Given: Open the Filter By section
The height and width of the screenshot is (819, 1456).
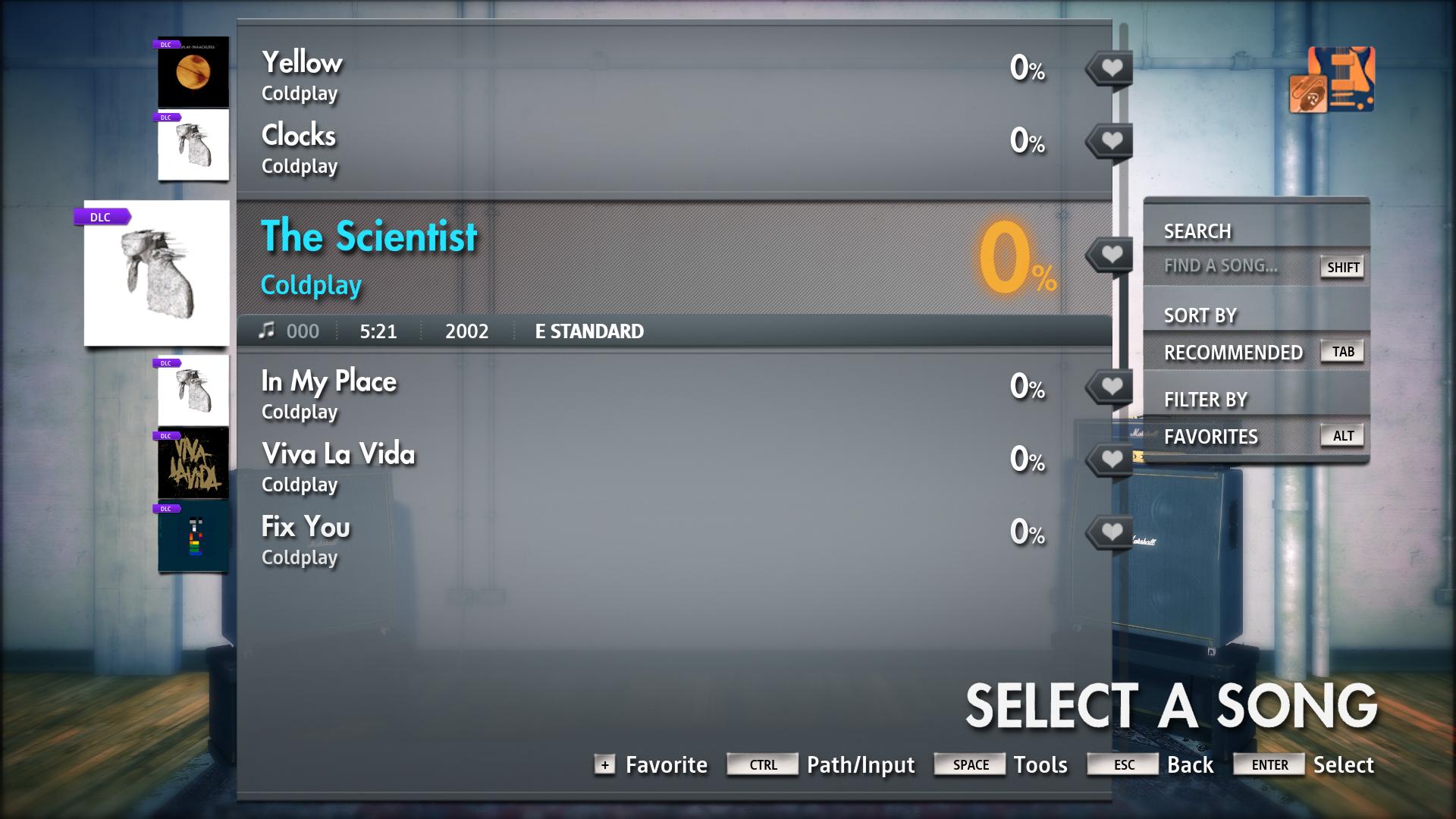Looking at the screenshot, I should [x=1207, y=399].
